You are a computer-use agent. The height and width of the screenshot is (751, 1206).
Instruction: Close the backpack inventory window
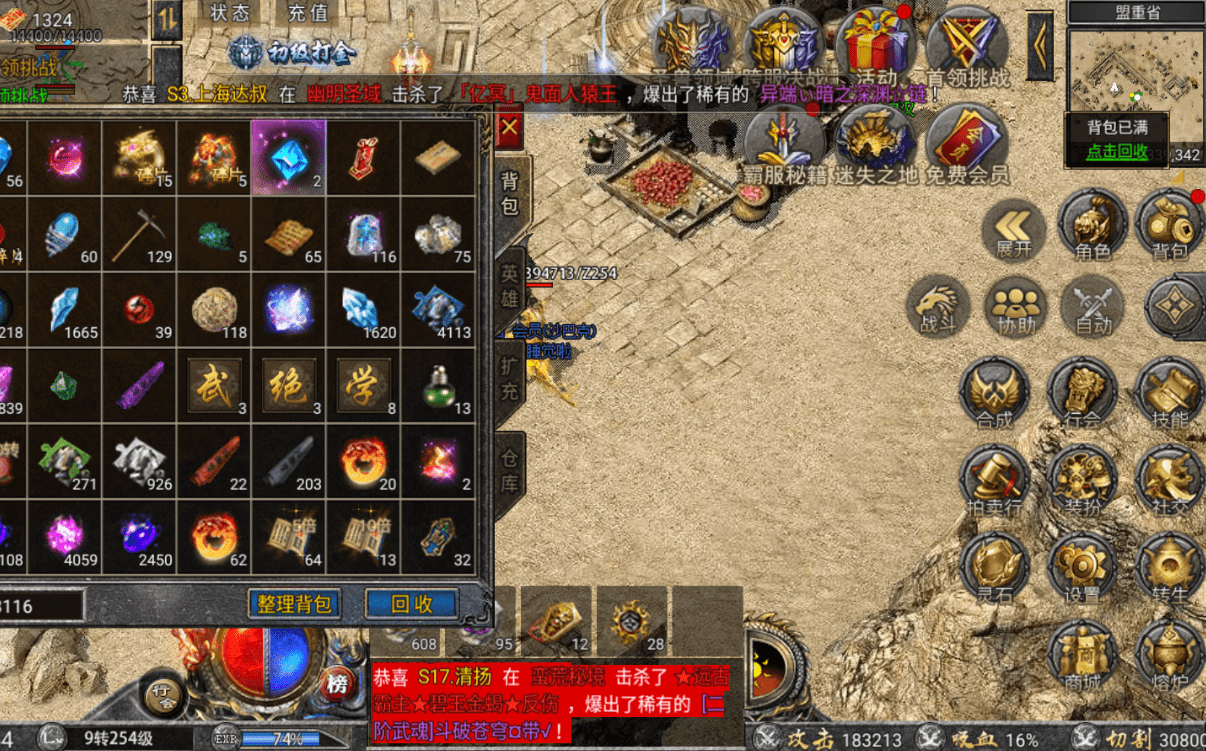(x=509, y=128)
